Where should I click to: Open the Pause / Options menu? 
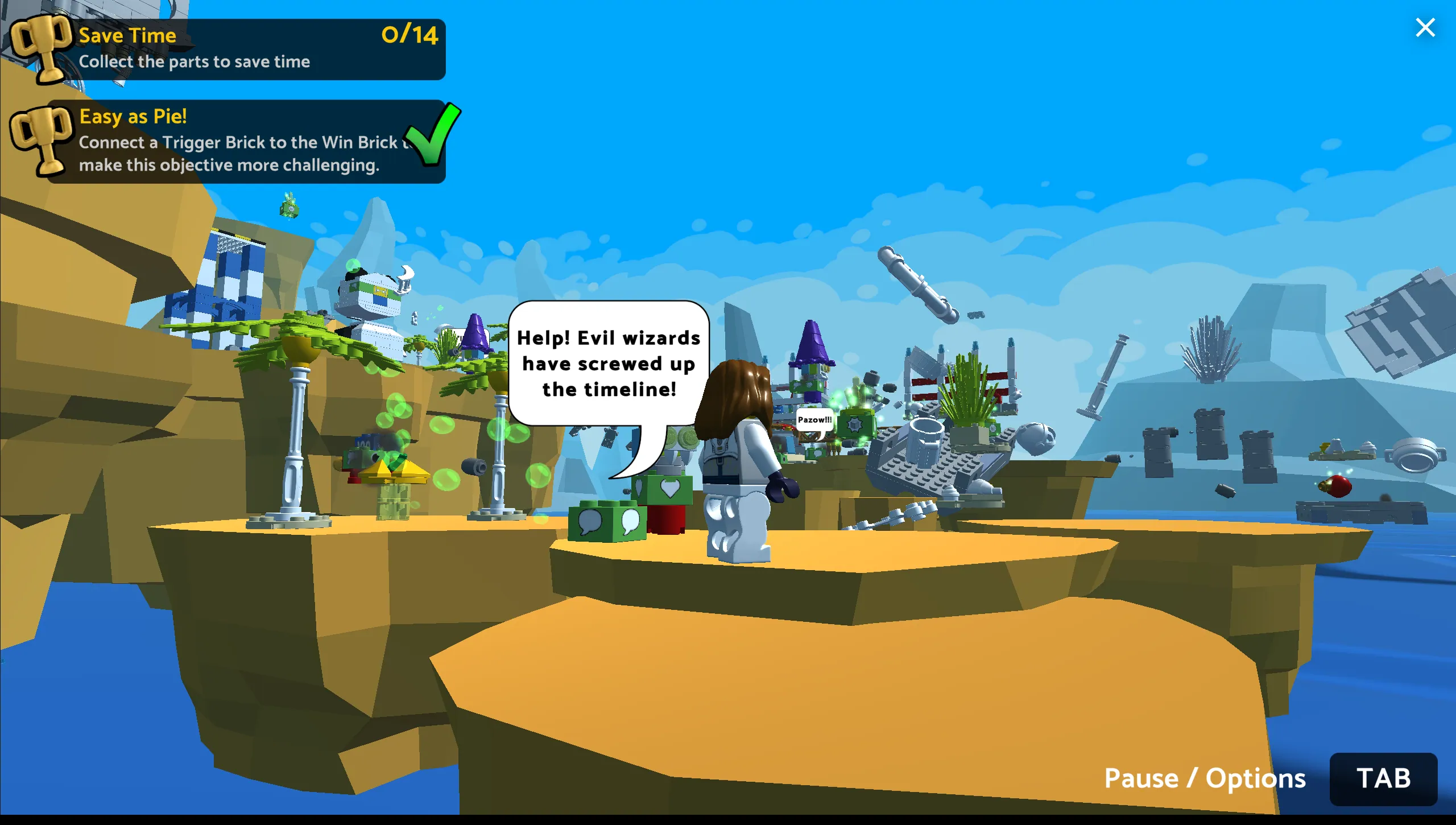pos(1383,778)
